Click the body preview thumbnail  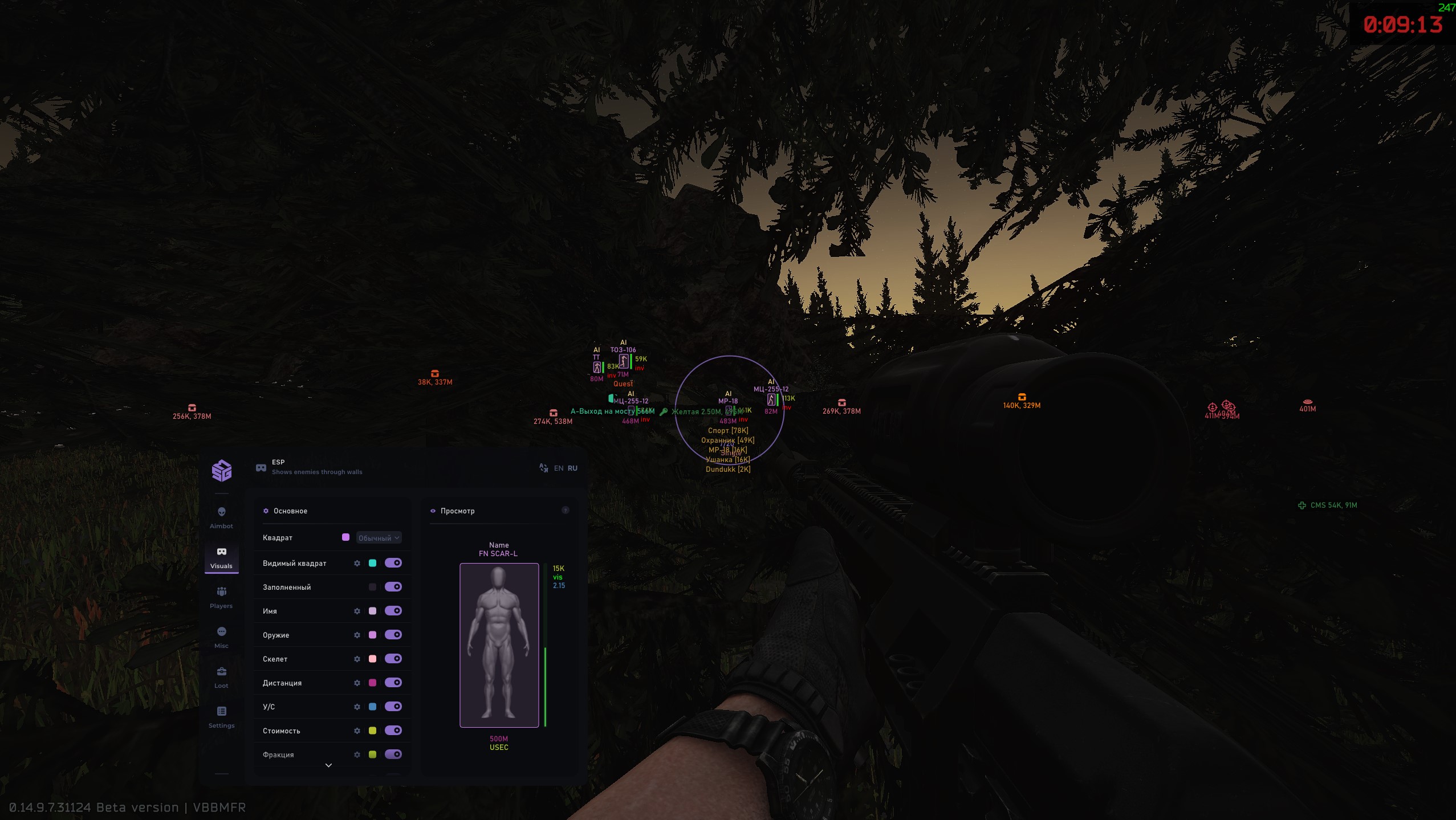tap(498, 646)
